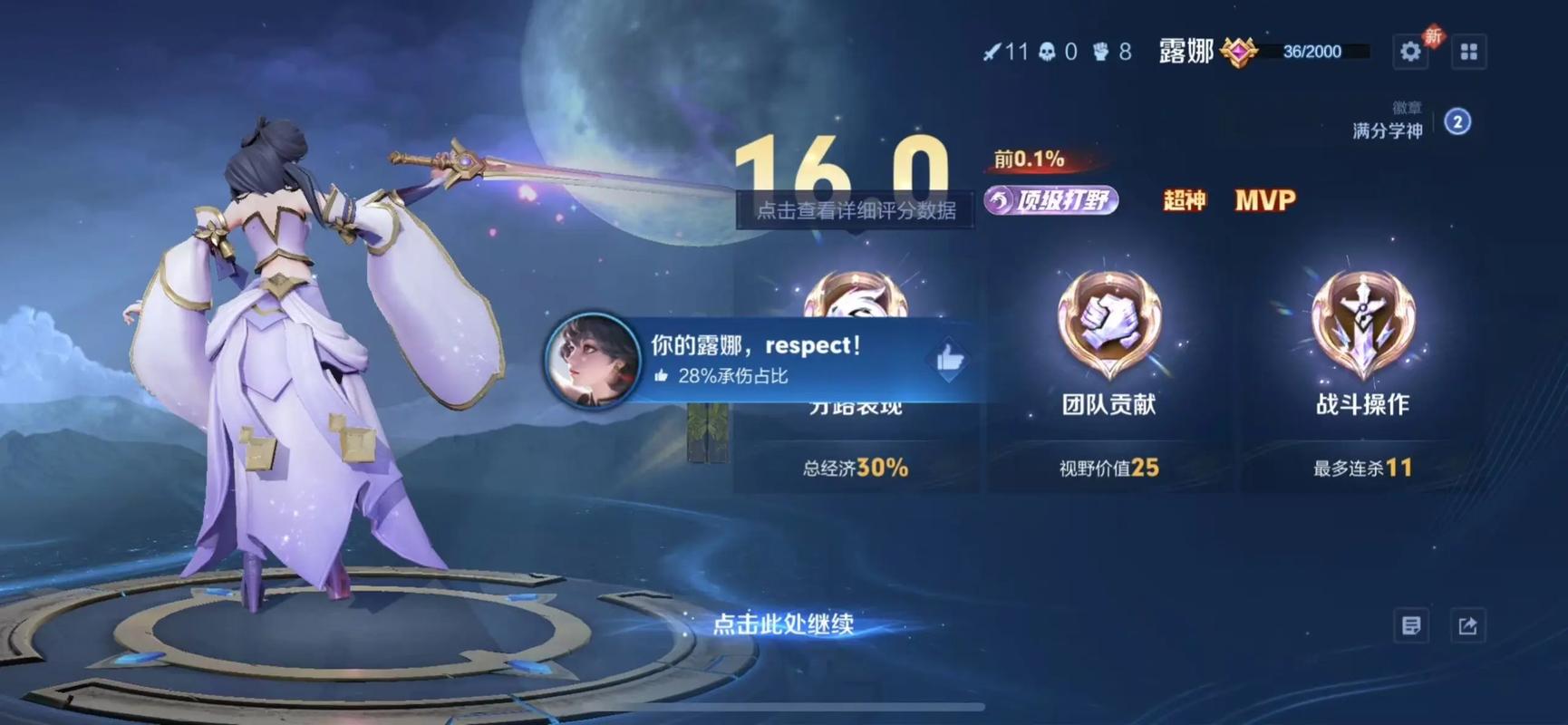Click the rank emblem next to 露娜
Image resolution: width=1568 pixels, height=725 pixels.
pyautogui.click(x=1238, y=52)
